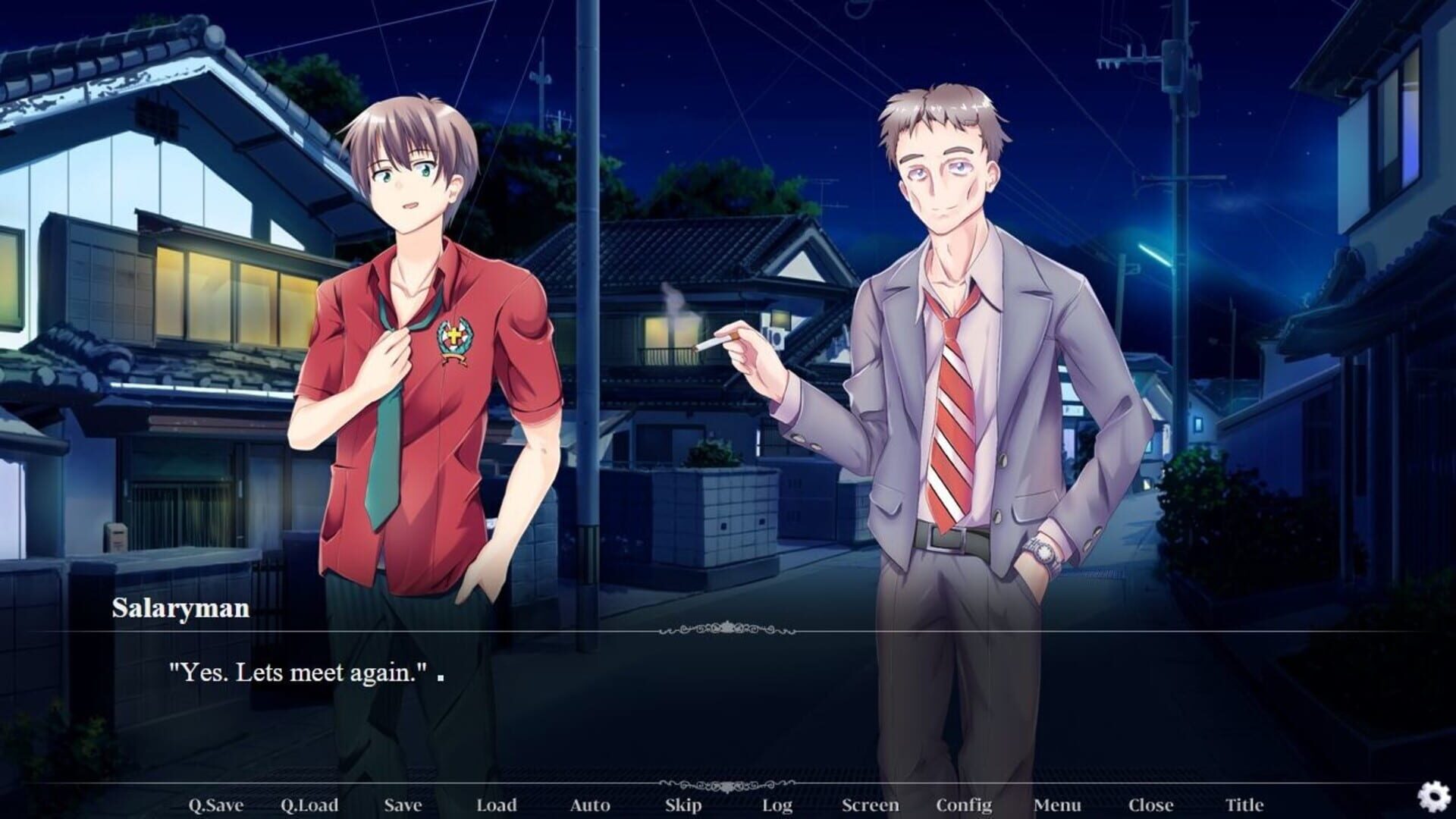Enable Auto mode for text playback

(590, 805)
